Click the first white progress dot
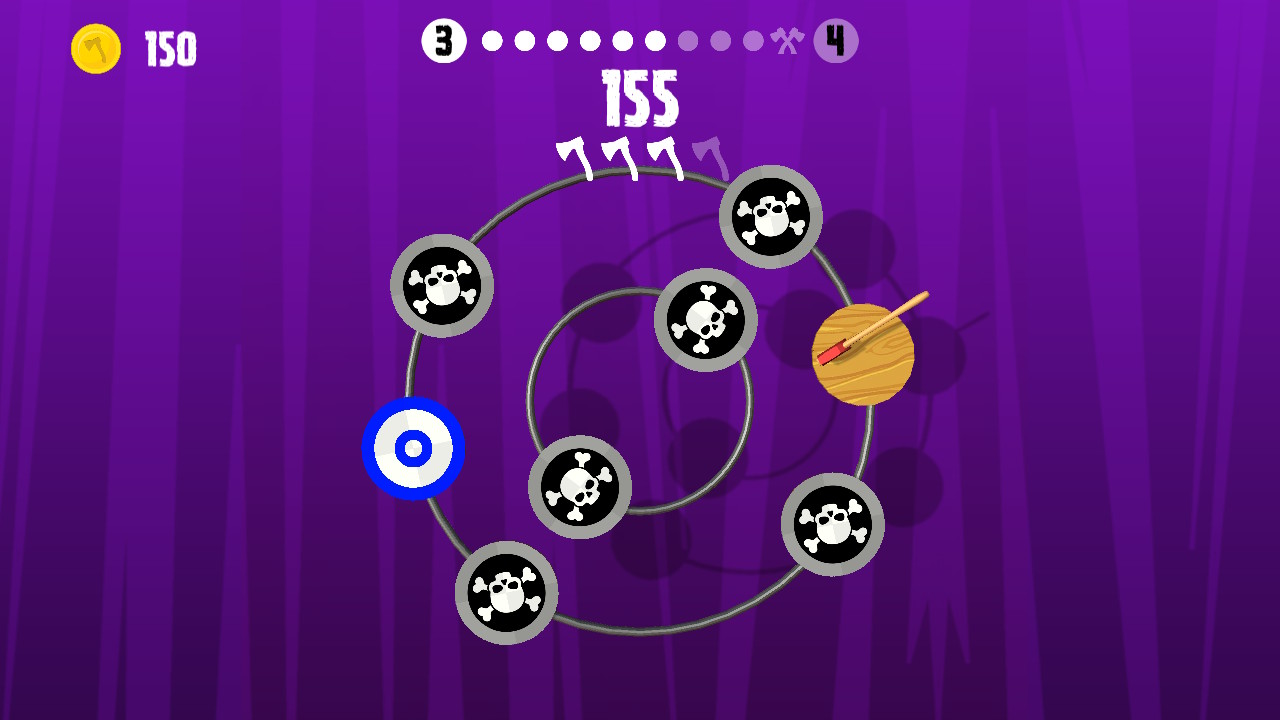The width and height of the screenshot is (1280, 720). 491,41
